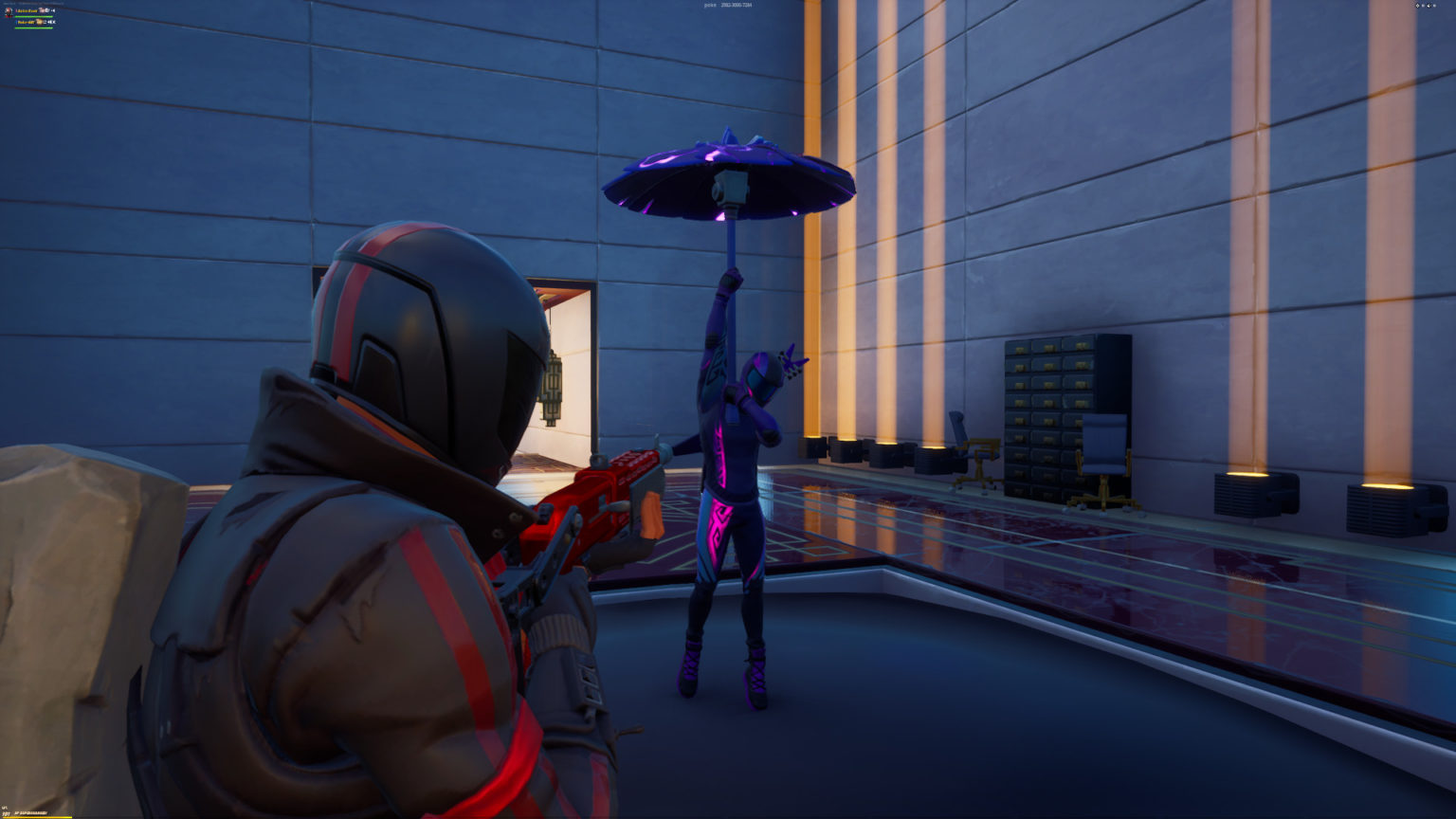This screenshot has width=1456, height=819.
Task: Click the squad leader's avatar portrait
Action: pyautogui.click(x=9, y=11)
